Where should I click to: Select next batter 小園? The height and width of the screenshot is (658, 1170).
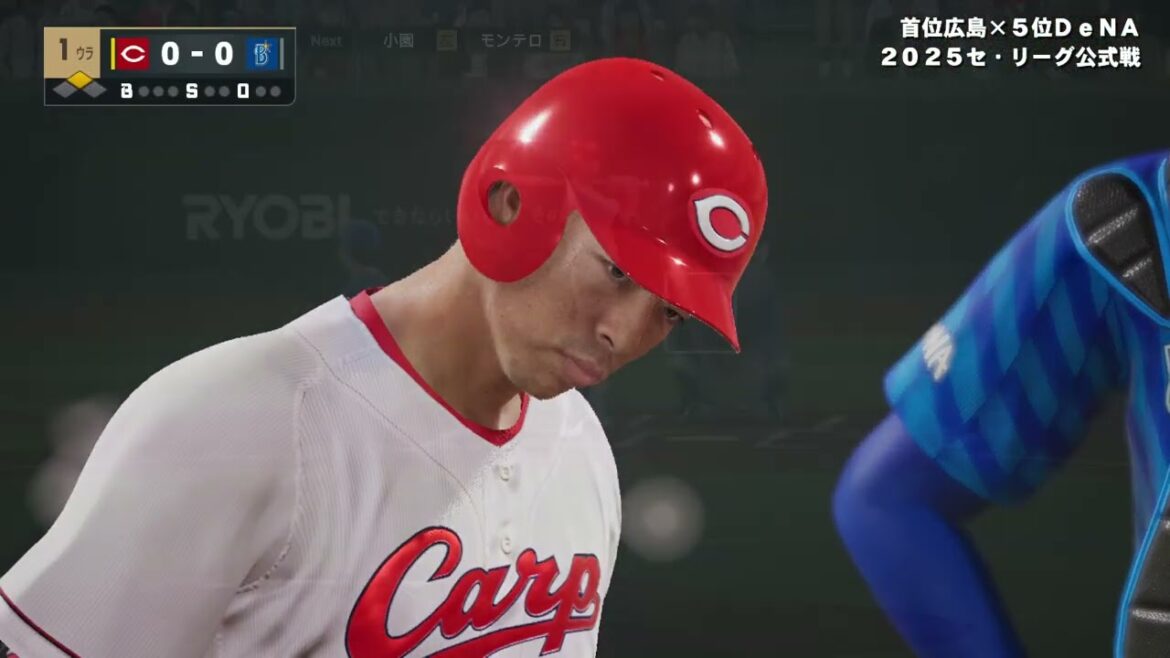click(397, 41)
